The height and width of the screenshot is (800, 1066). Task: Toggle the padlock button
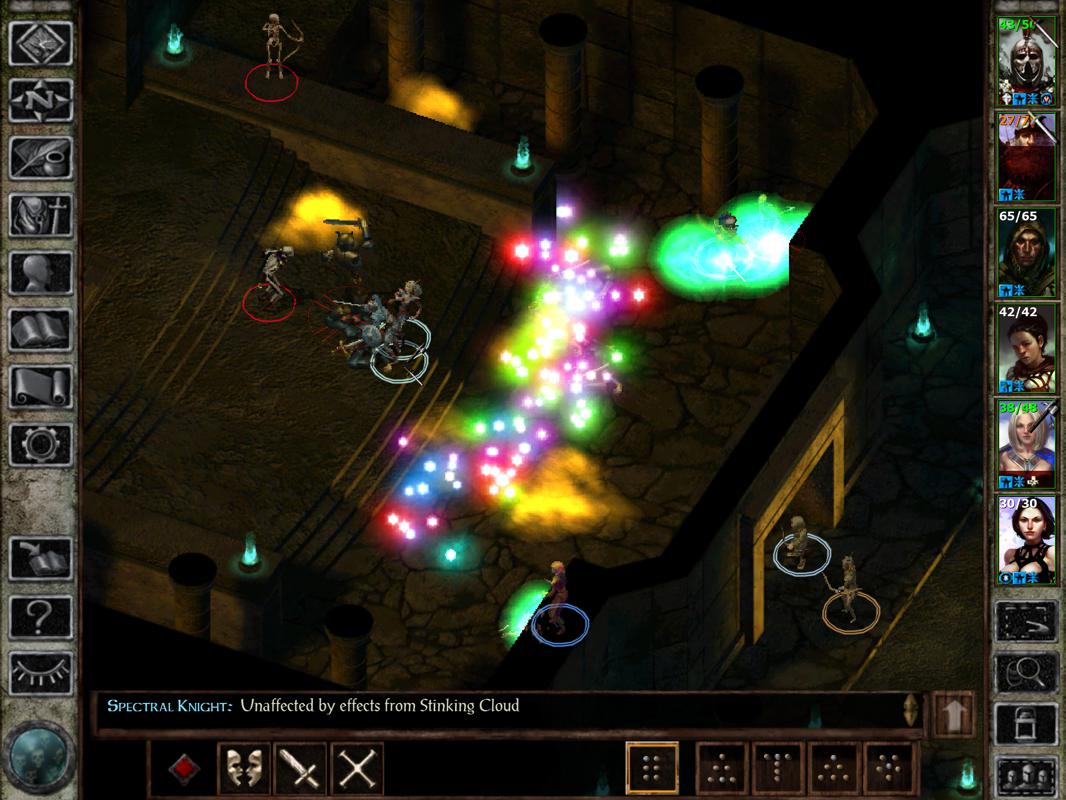click(x=1026, y=724)
